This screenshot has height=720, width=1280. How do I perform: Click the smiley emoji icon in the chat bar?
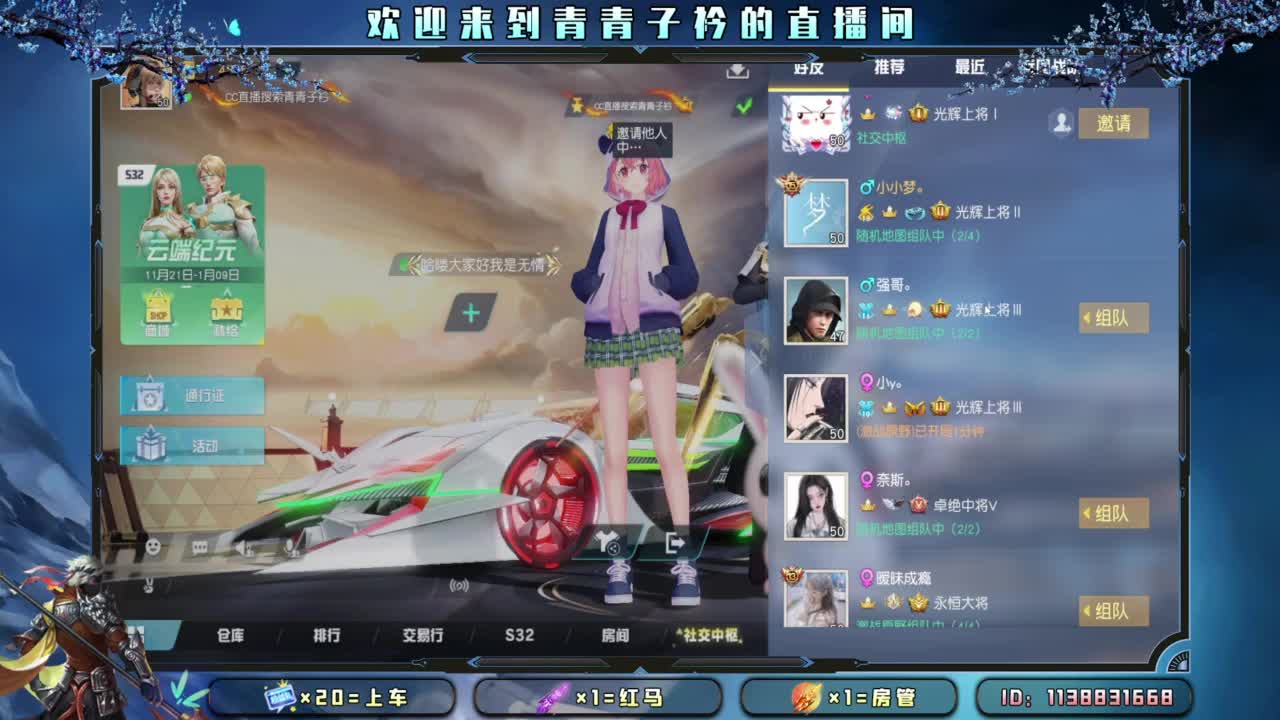(x=152, y=545)
